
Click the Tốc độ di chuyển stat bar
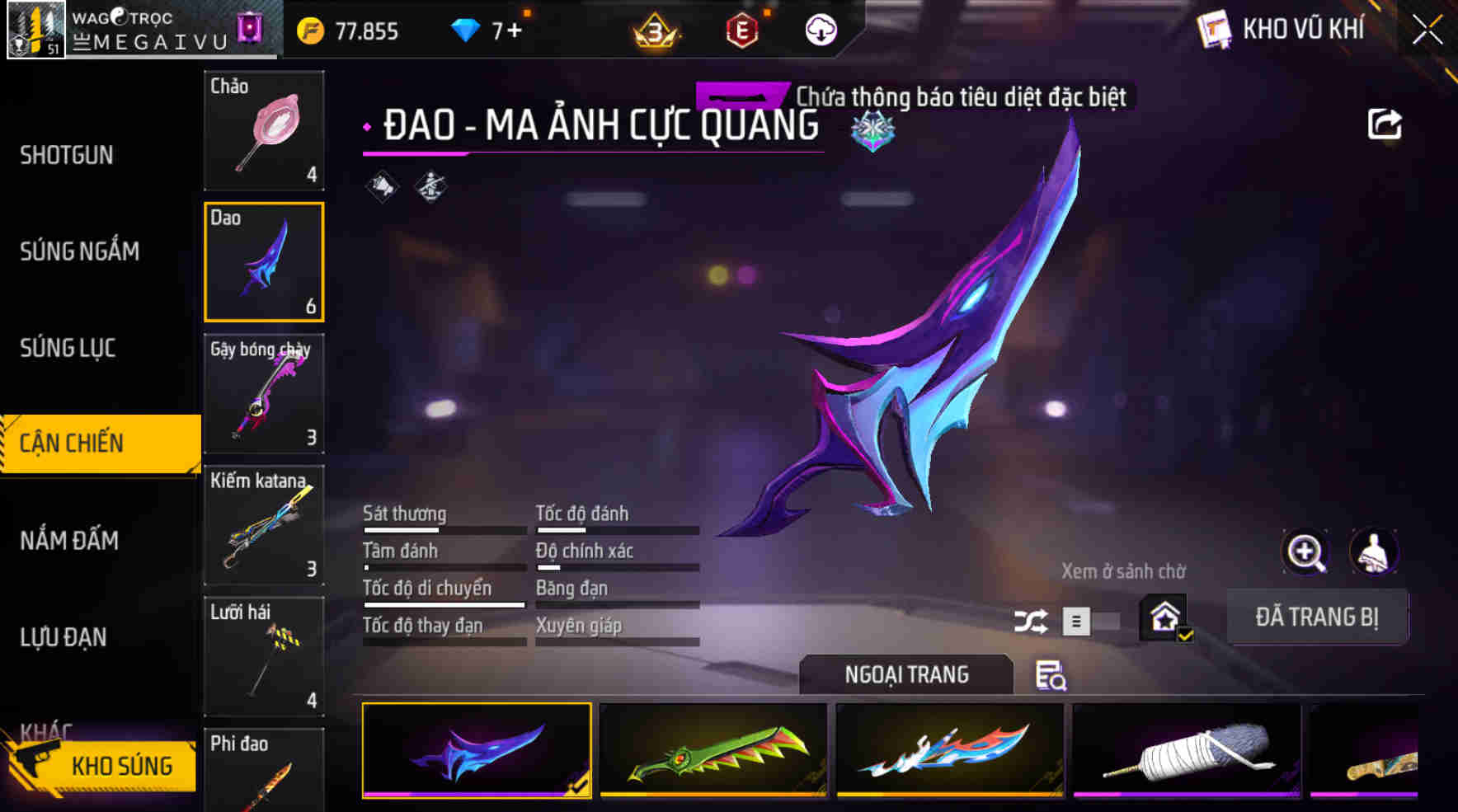click(x=443, y=588)
